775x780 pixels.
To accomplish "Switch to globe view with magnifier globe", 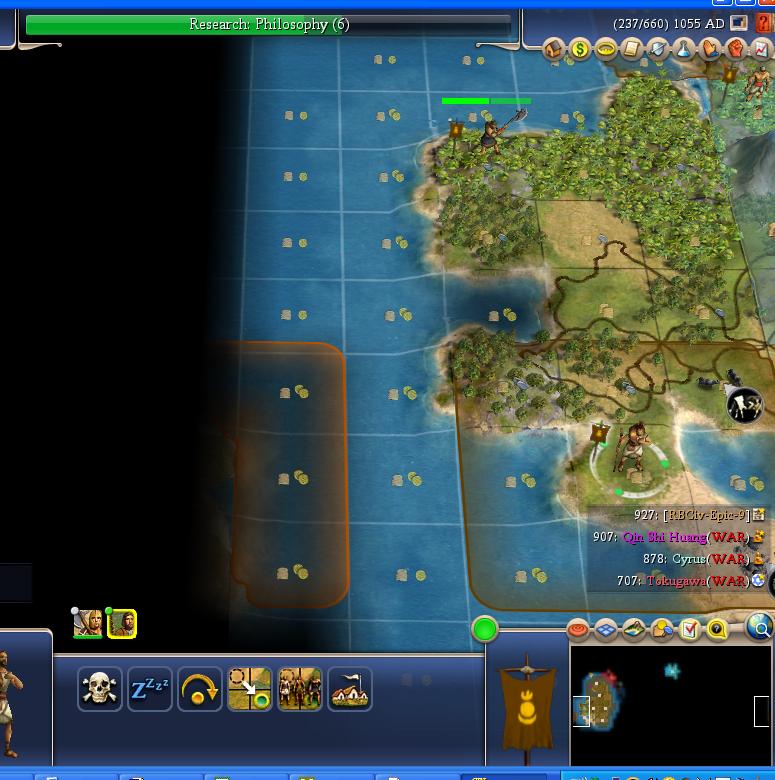I will coord(760,628).
